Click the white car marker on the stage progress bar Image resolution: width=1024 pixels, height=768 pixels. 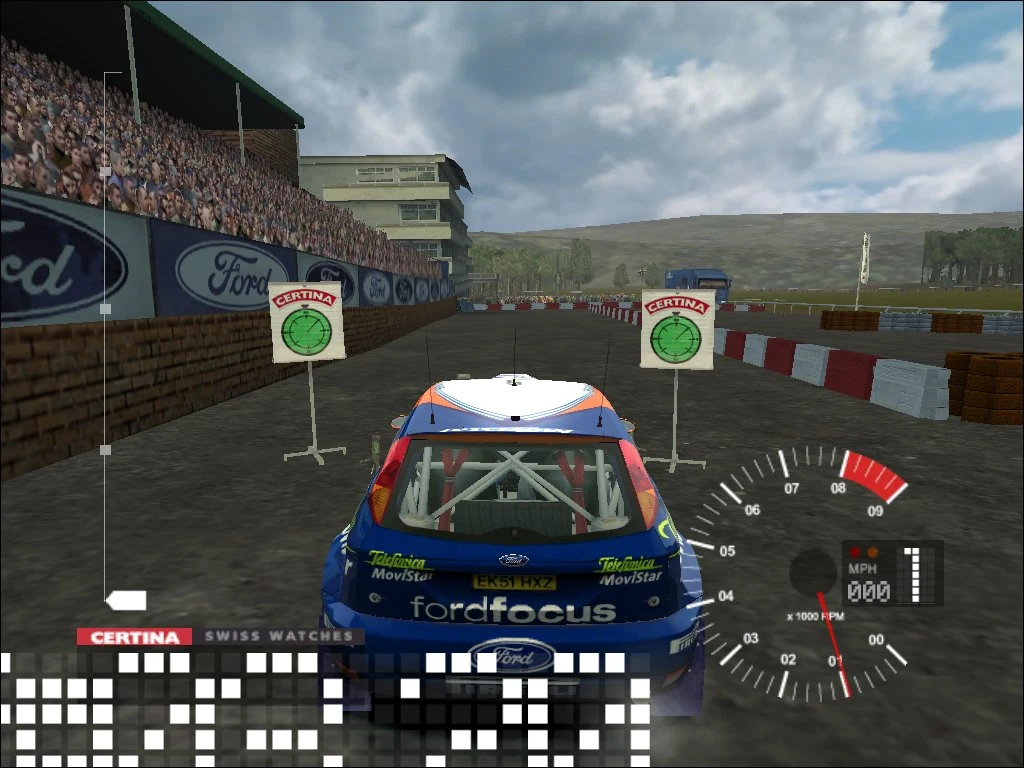coord(127,600)
